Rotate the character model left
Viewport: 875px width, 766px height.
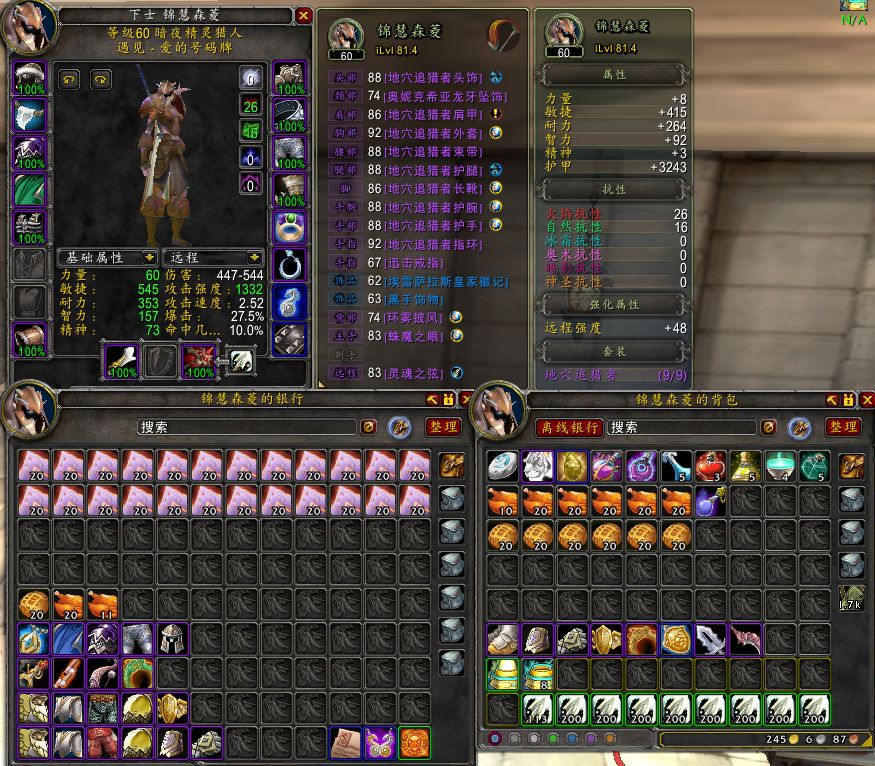pos(69,79)
